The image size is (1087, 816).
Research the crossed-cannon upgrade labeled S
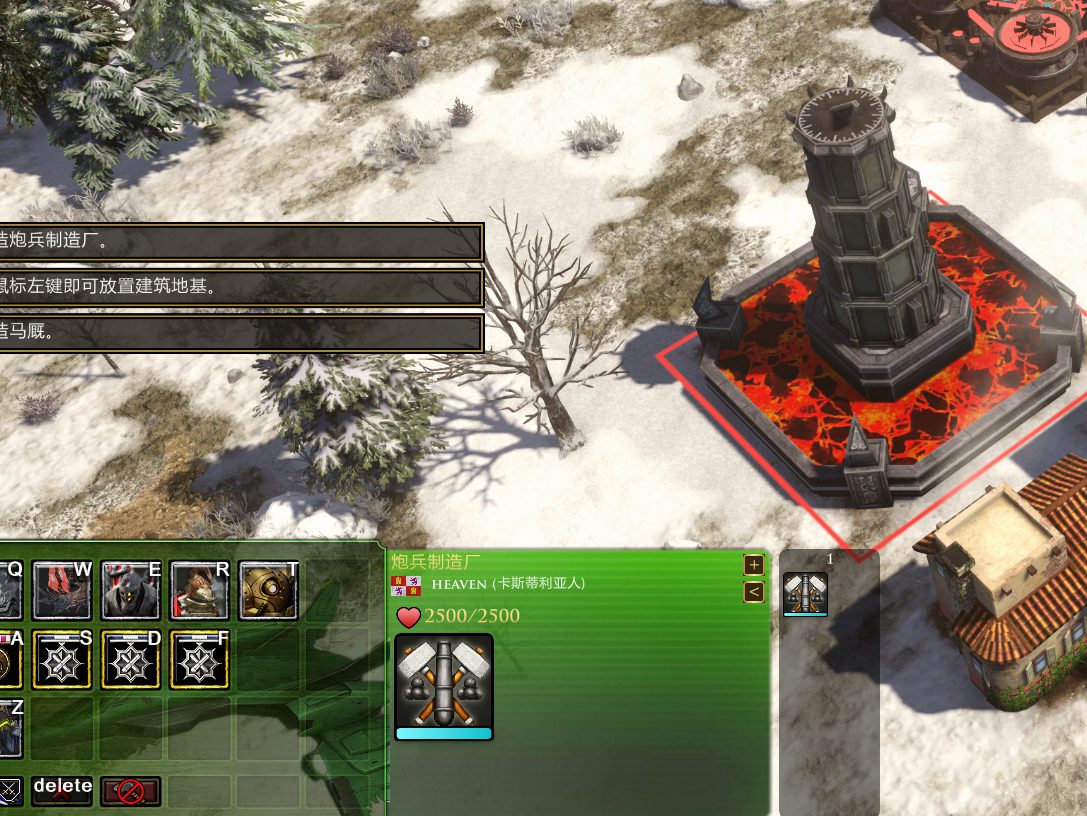(62, 659)
